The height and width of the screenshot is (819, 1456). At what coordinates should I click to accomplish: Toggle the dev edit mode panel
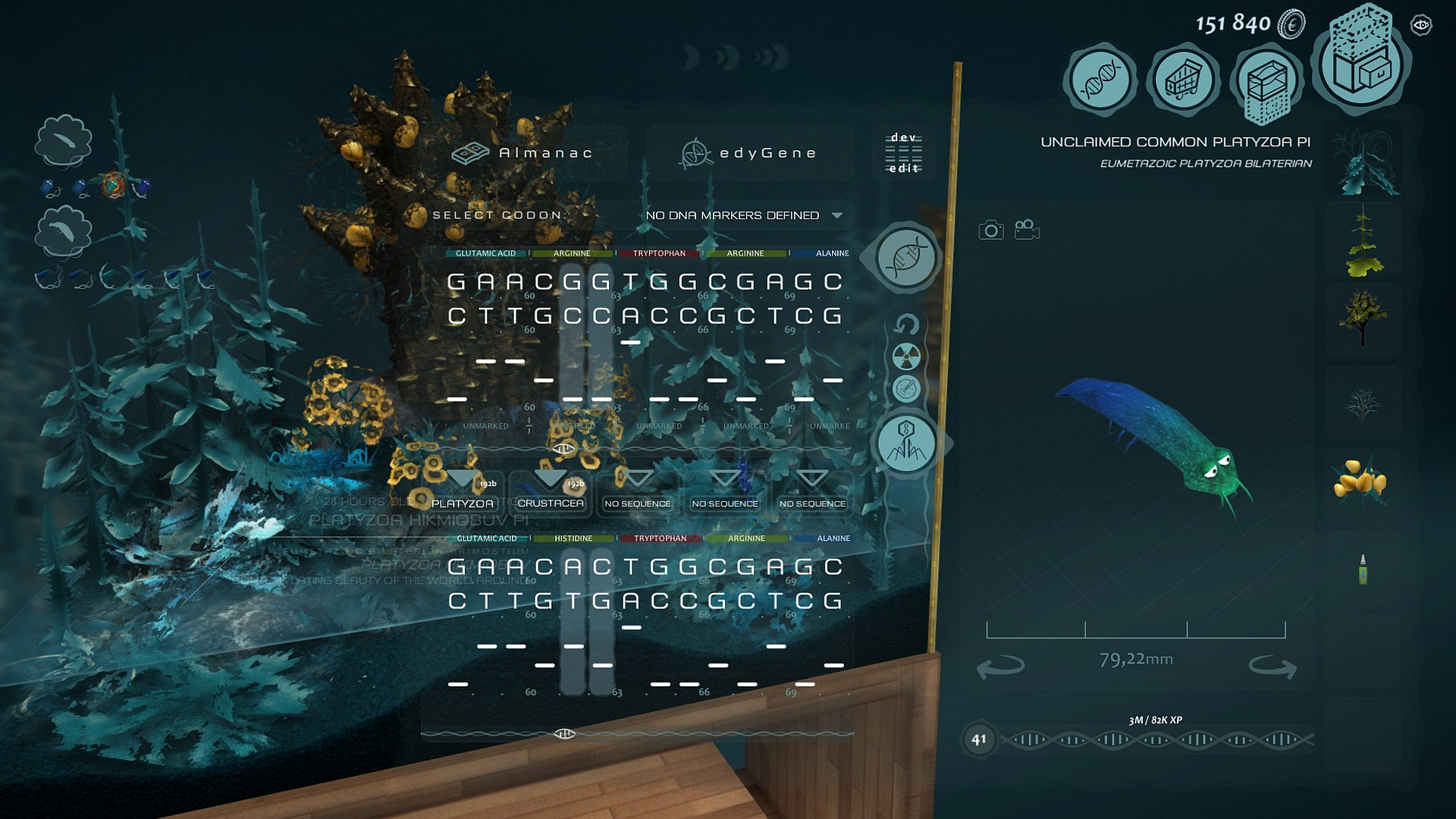coord(904,153)
